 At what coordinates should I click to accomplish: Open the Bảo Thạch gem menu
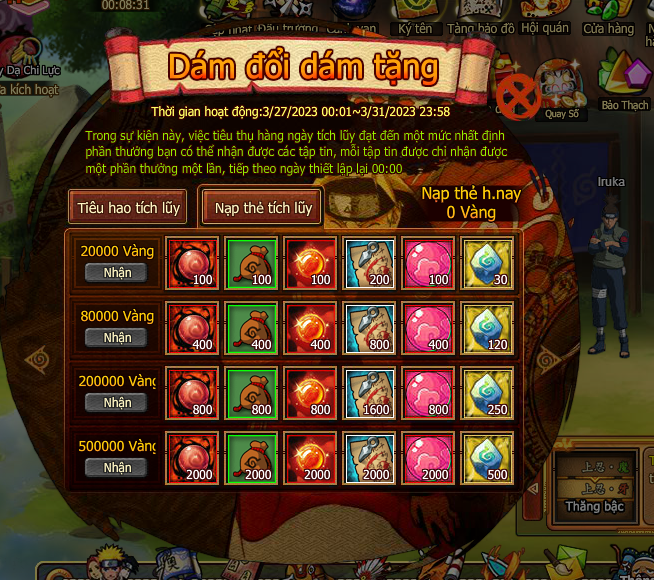(x=625, y=82)
